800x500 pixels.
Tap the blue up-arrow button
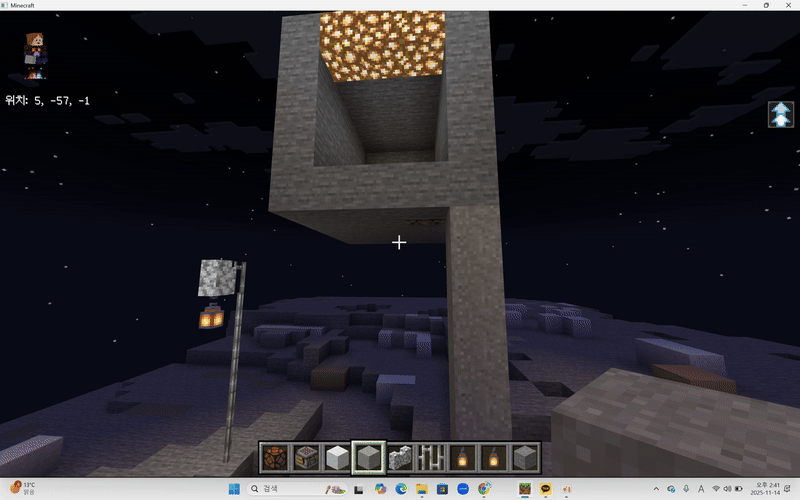point(780,114)
